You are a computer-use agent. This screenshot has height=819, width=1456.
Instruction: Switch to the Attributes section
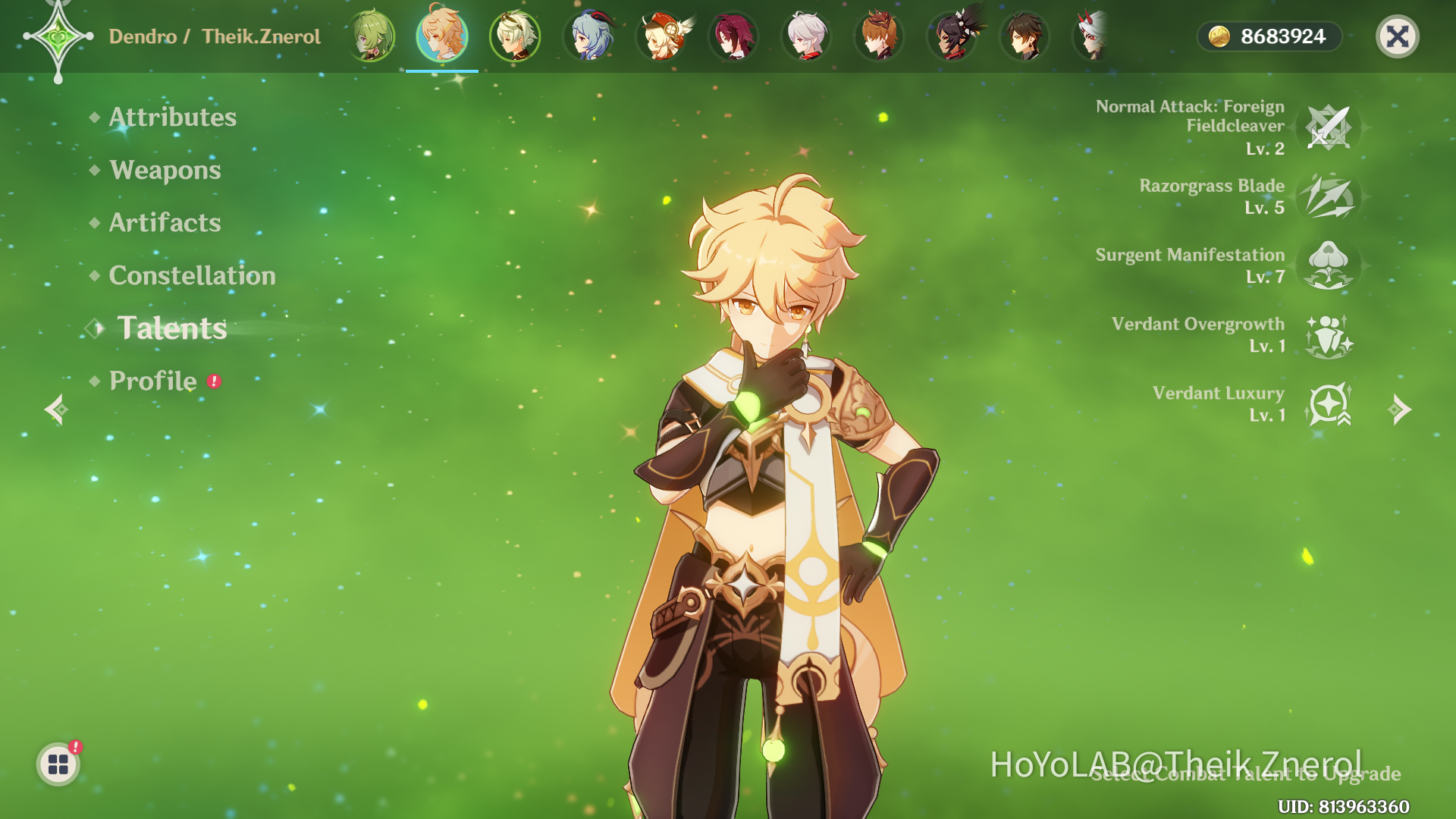pos(171,118)
